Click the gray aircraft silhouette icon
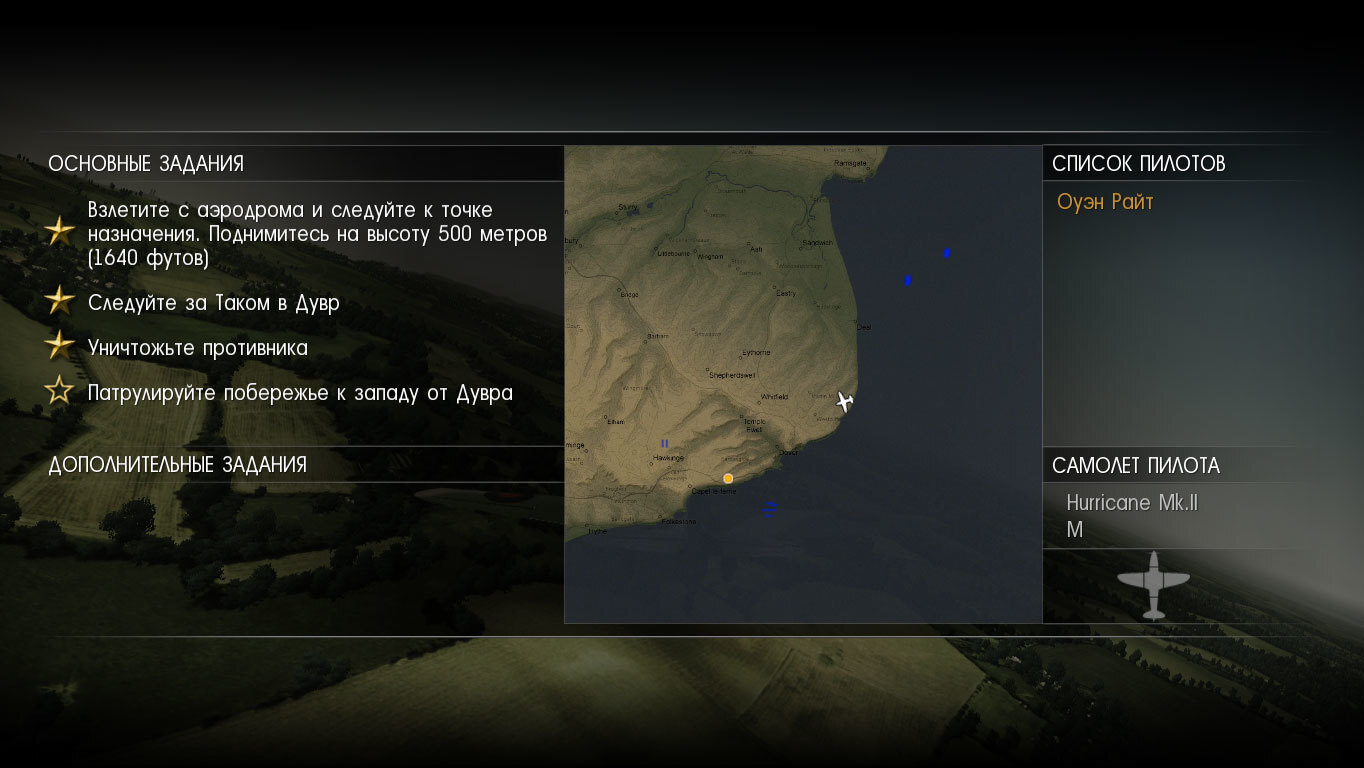The width and height of the screenshot is (1364, 768). [x=1153, y=584]
